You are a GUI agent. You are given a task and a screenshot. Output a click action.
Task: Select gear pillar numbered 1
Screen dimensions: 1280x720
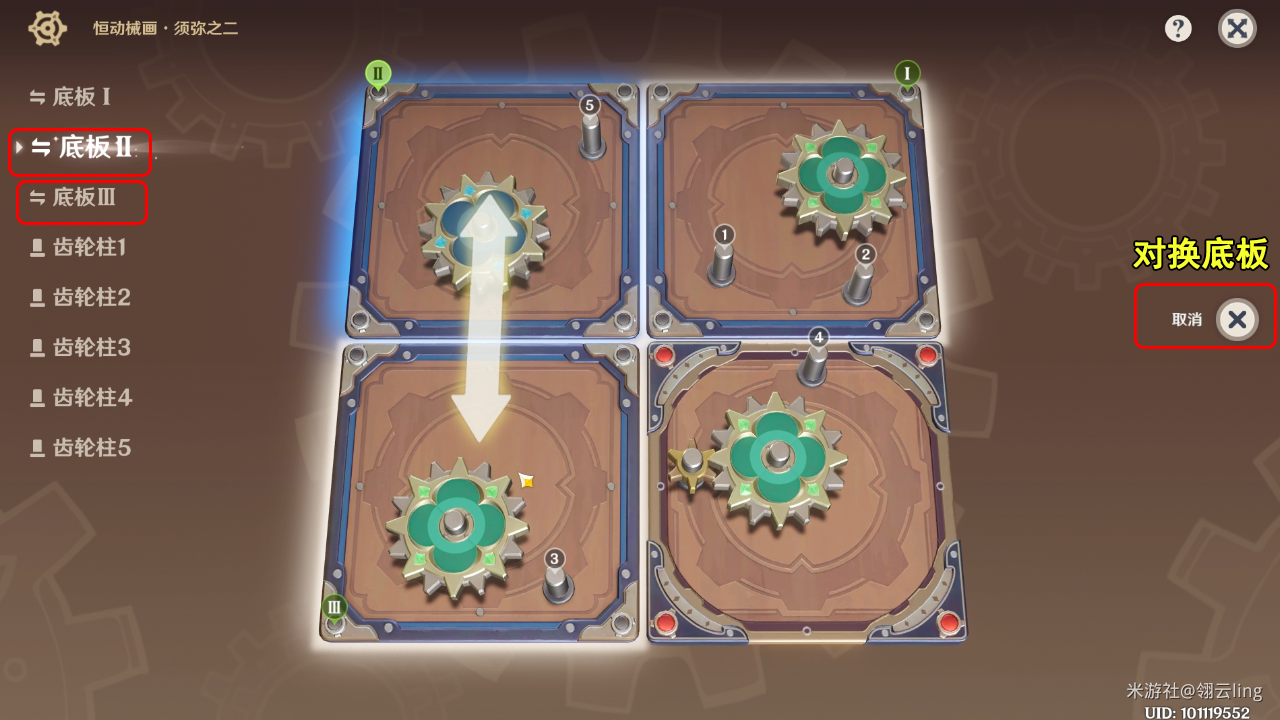723,258
